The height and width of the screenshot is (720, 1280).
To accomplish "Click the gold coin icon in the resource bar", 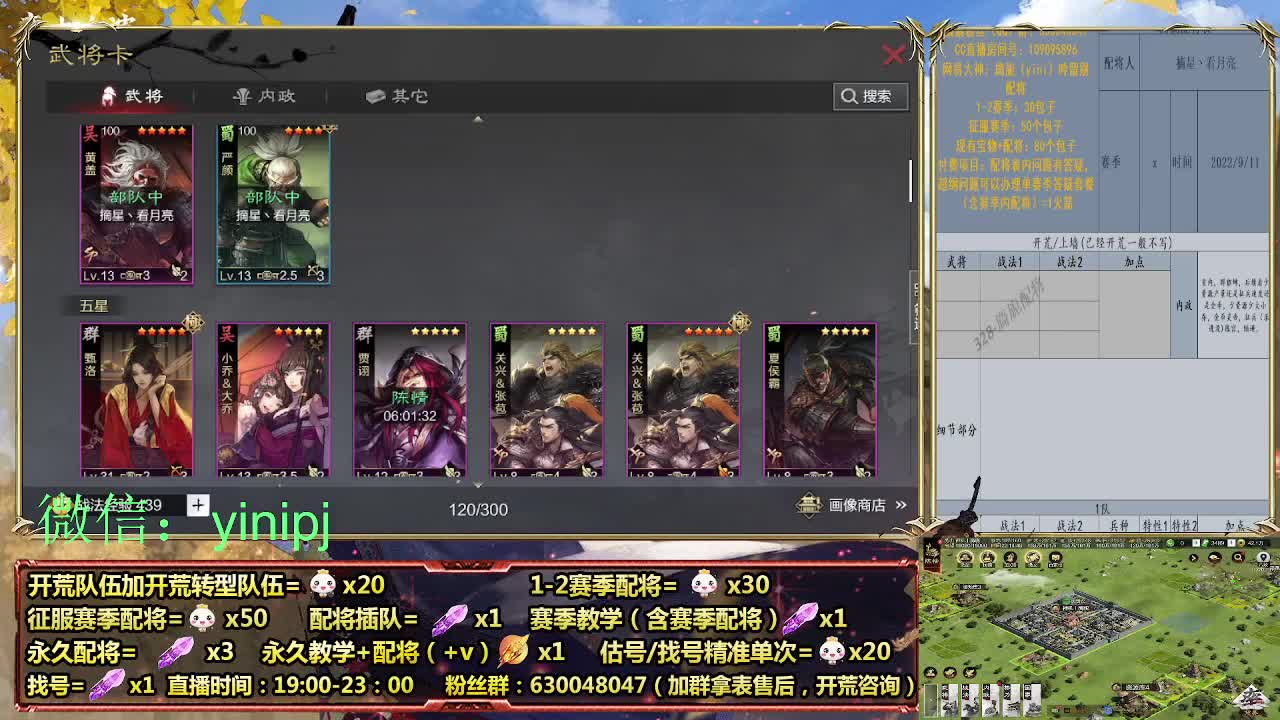I will pyautogui.click(x=1240, y=543).
